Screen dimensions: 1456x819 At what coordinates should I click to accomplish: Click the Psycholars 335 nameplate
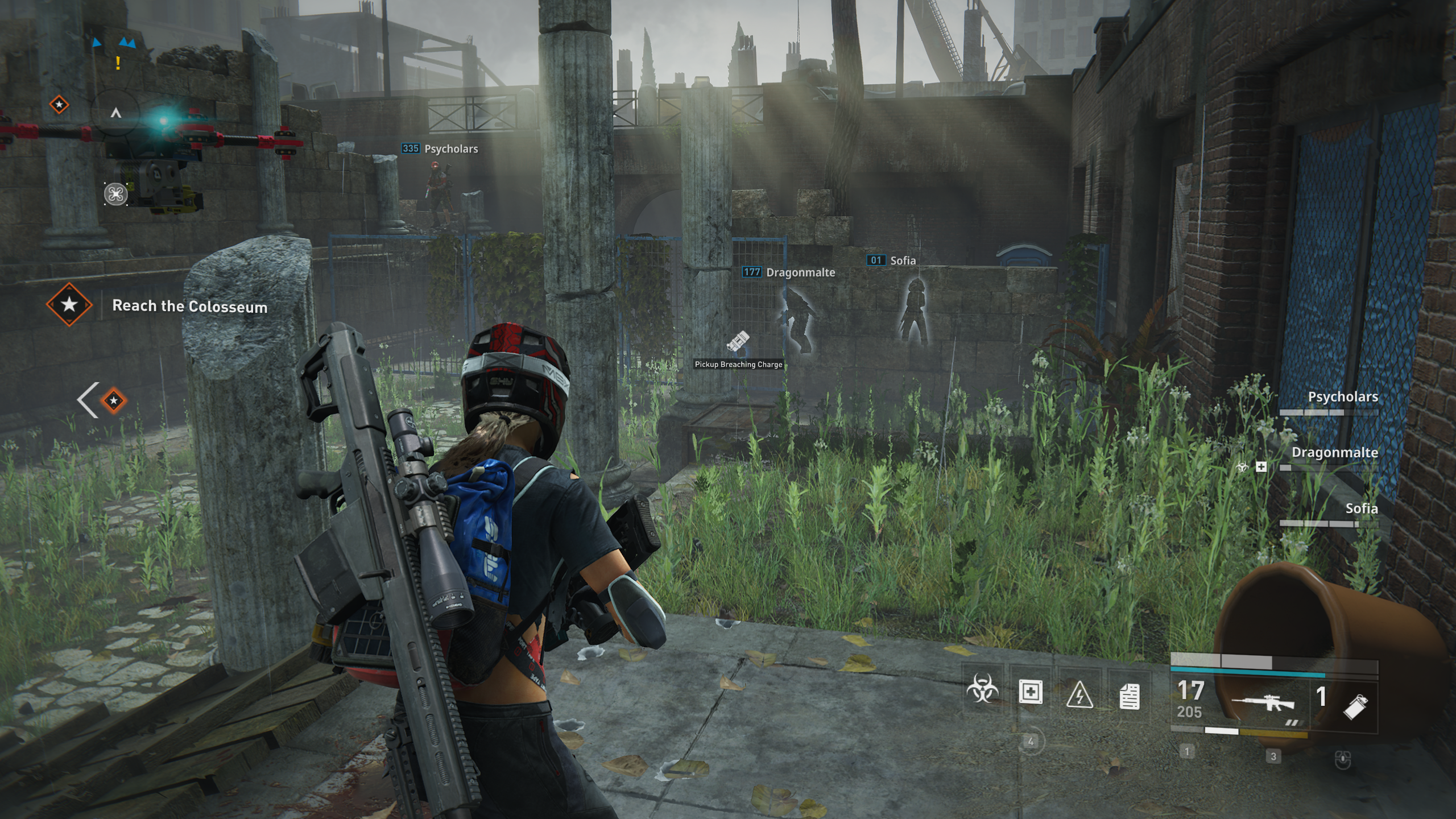click(x=440, y=149)
